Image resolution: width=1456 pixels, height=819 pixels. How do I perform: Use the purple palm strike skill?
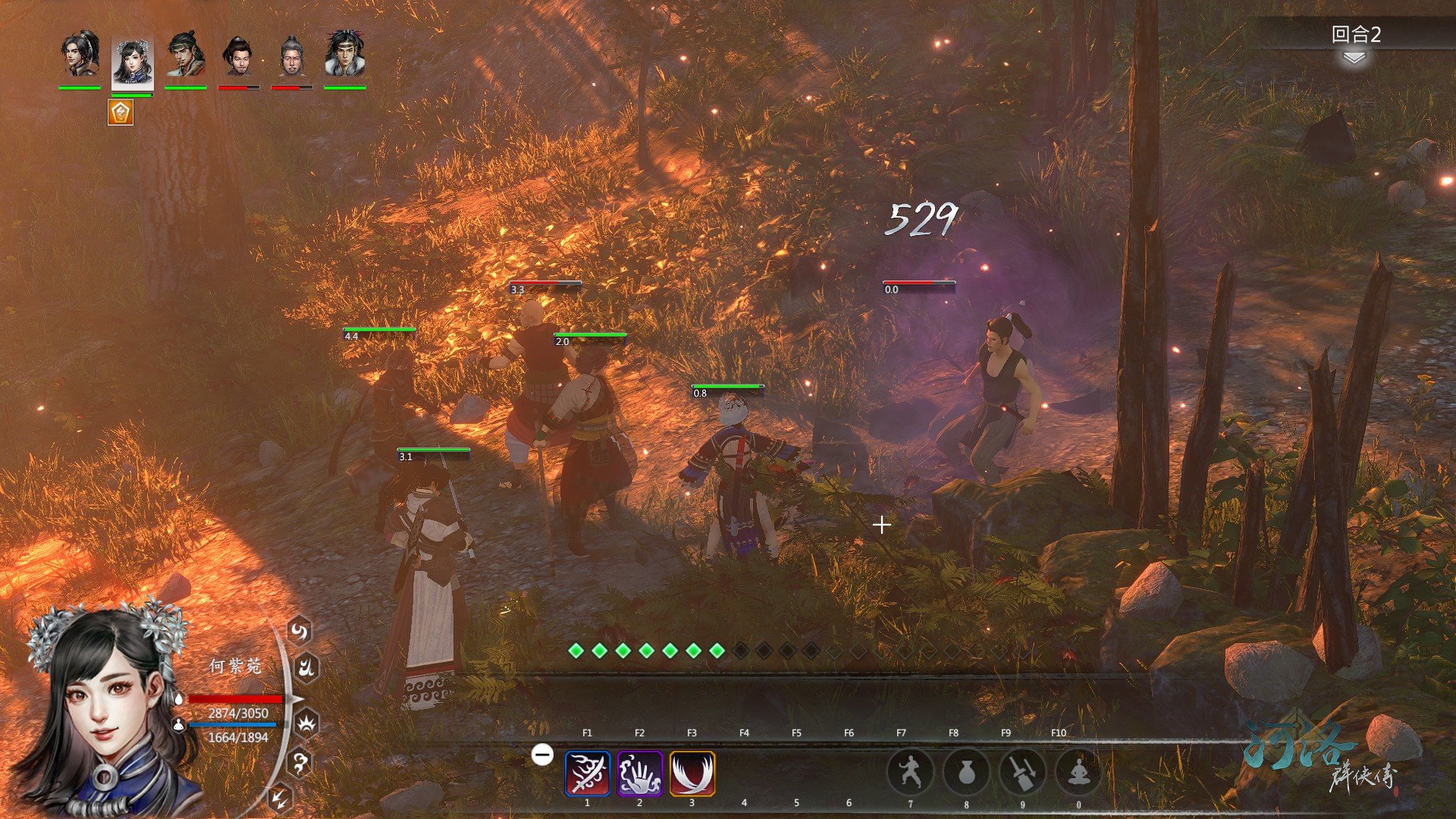point(639,773)
